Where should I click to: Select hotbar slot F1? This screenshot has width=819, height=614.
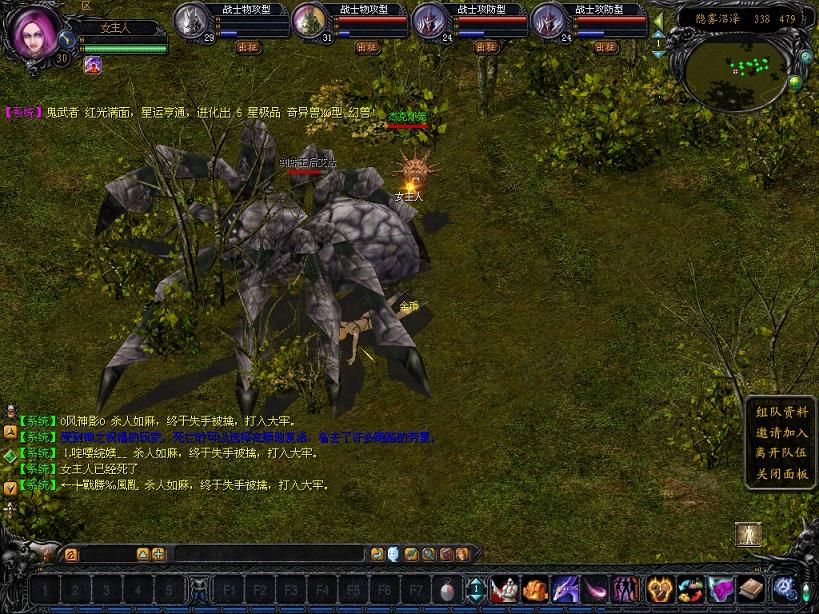[x=230, y=589]
